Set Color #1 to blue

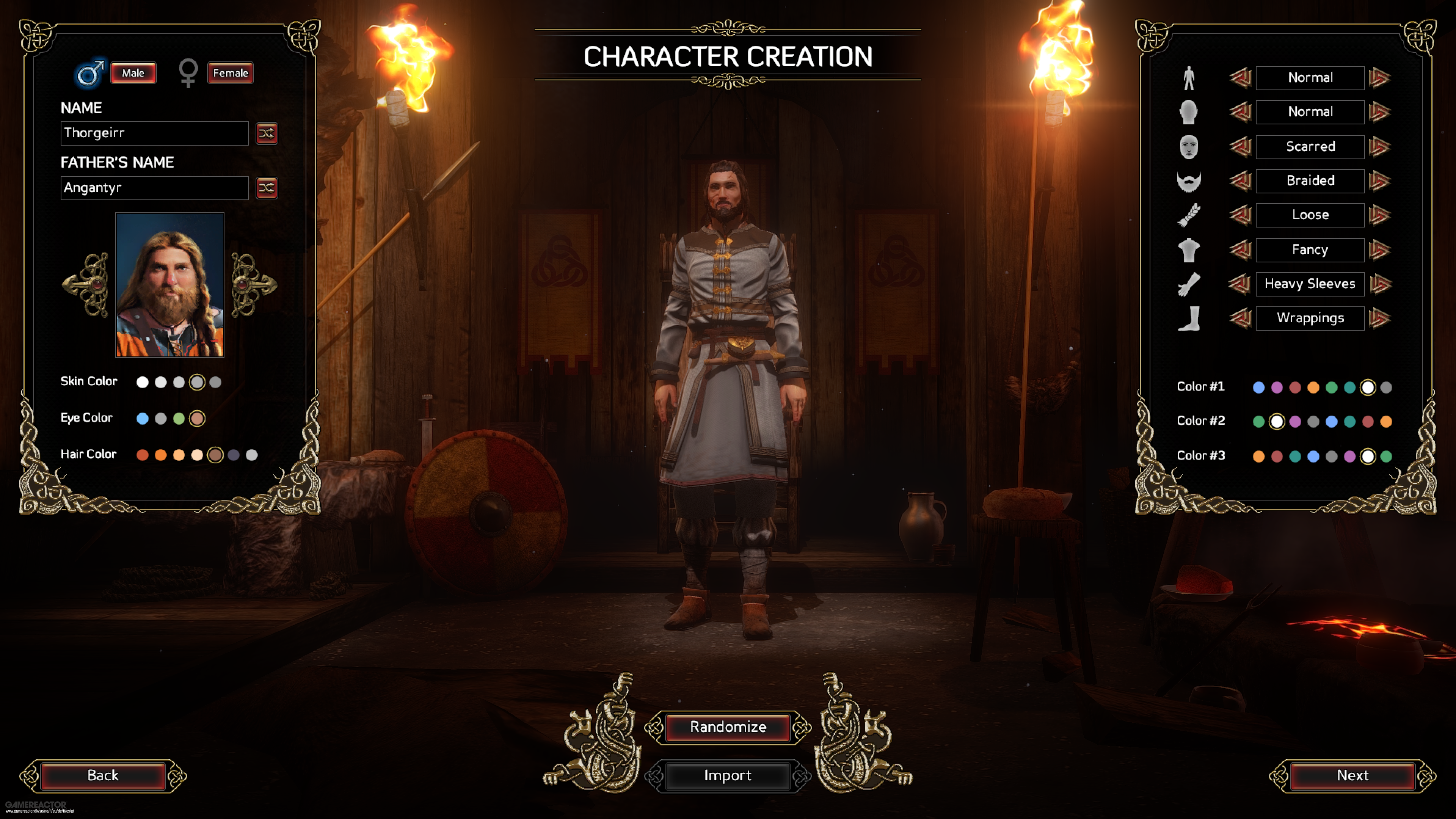coord(1259,388)
